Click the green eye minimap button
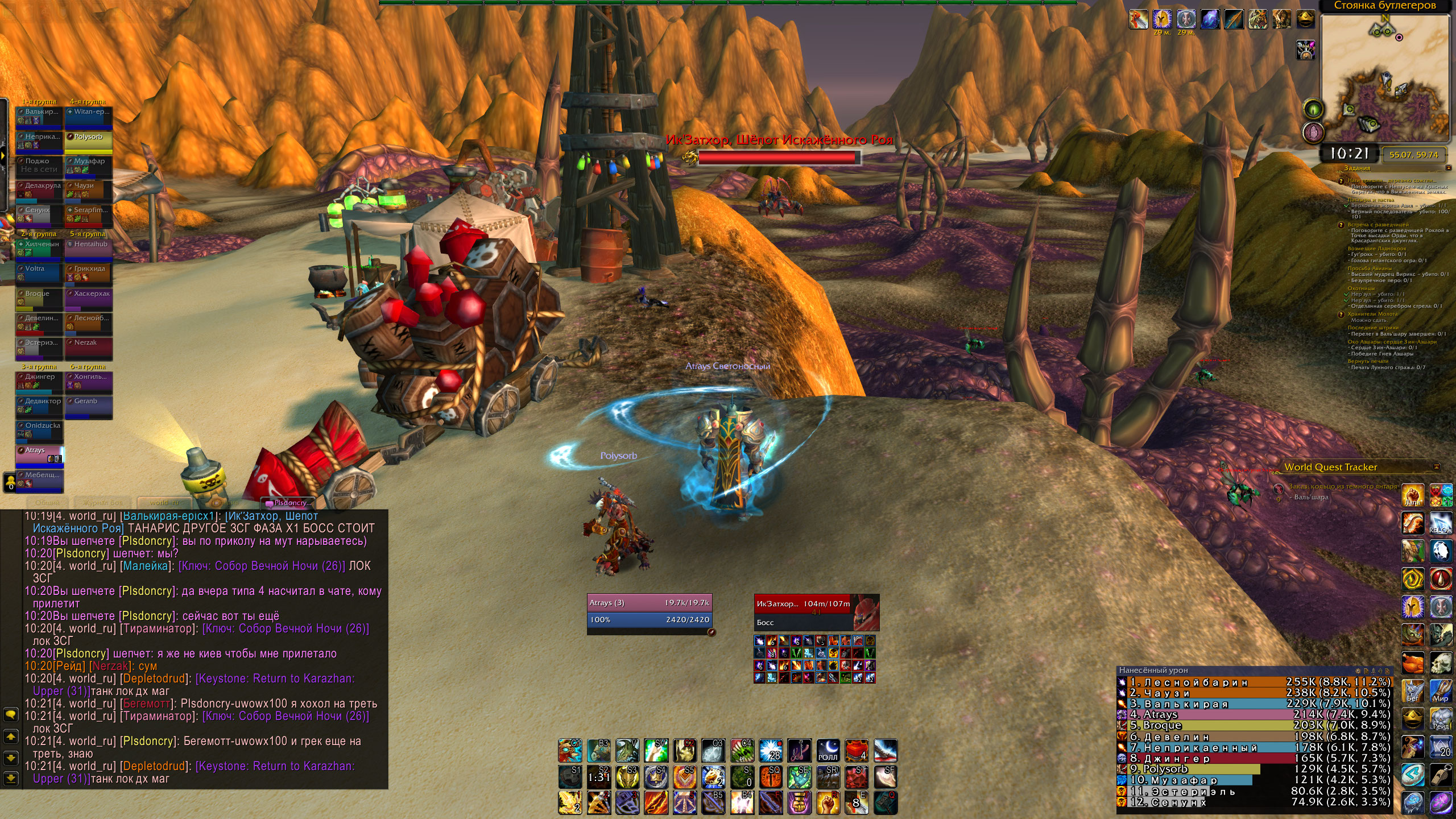Screen dimensions: 1456x819 (x=1313, y=108)
